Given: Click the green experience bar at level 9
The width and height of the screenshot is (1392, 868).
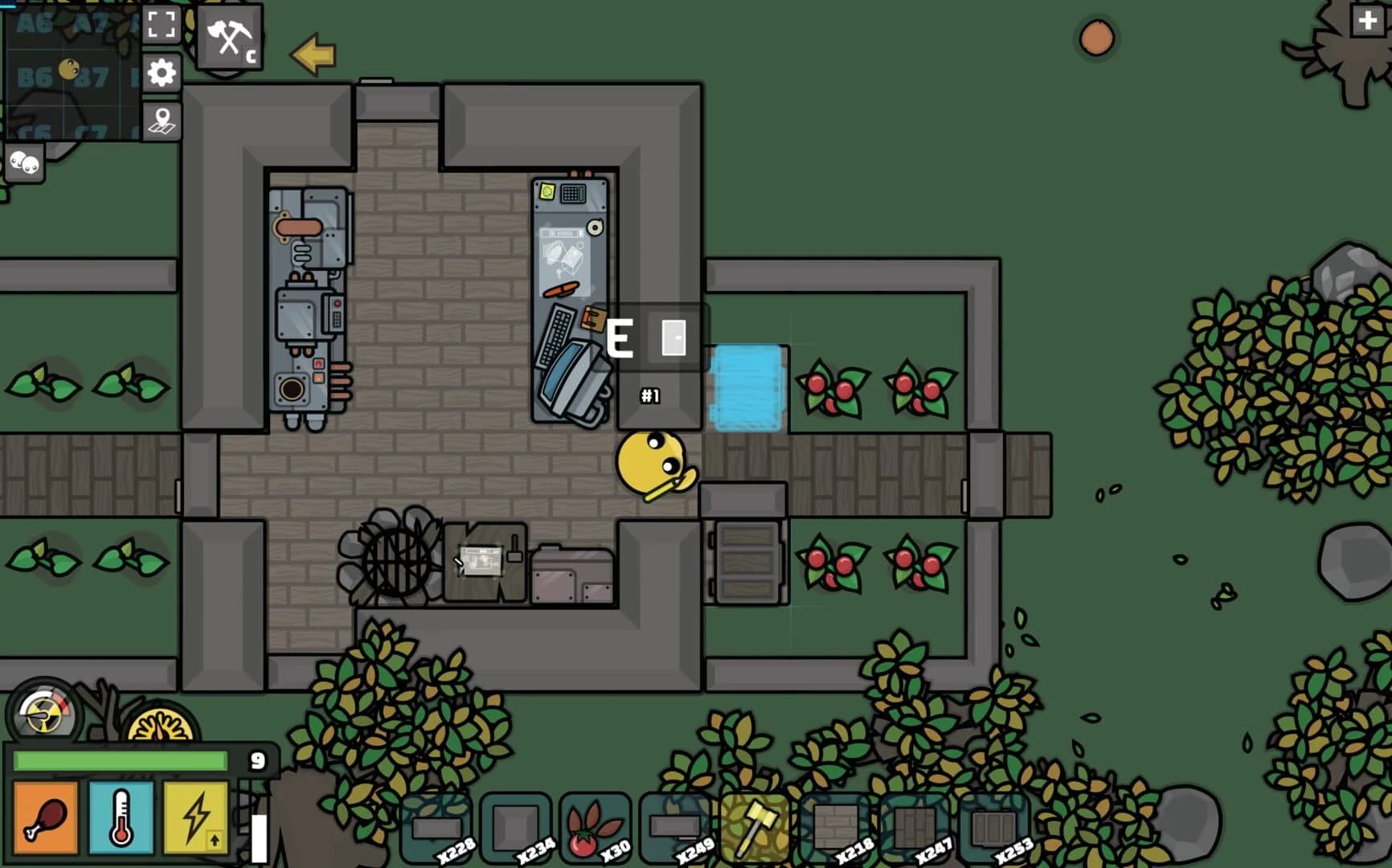Looking at the screenshot, I should click(121, 759).
